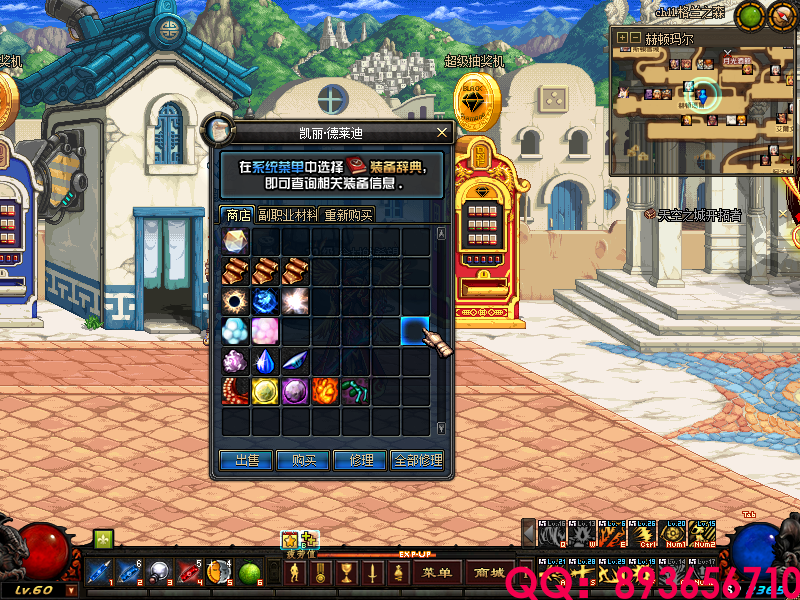800x600 pixels.
Task: Zoom in the minimap with plus button
Action: pyautogui.click(x=622, y=38)
